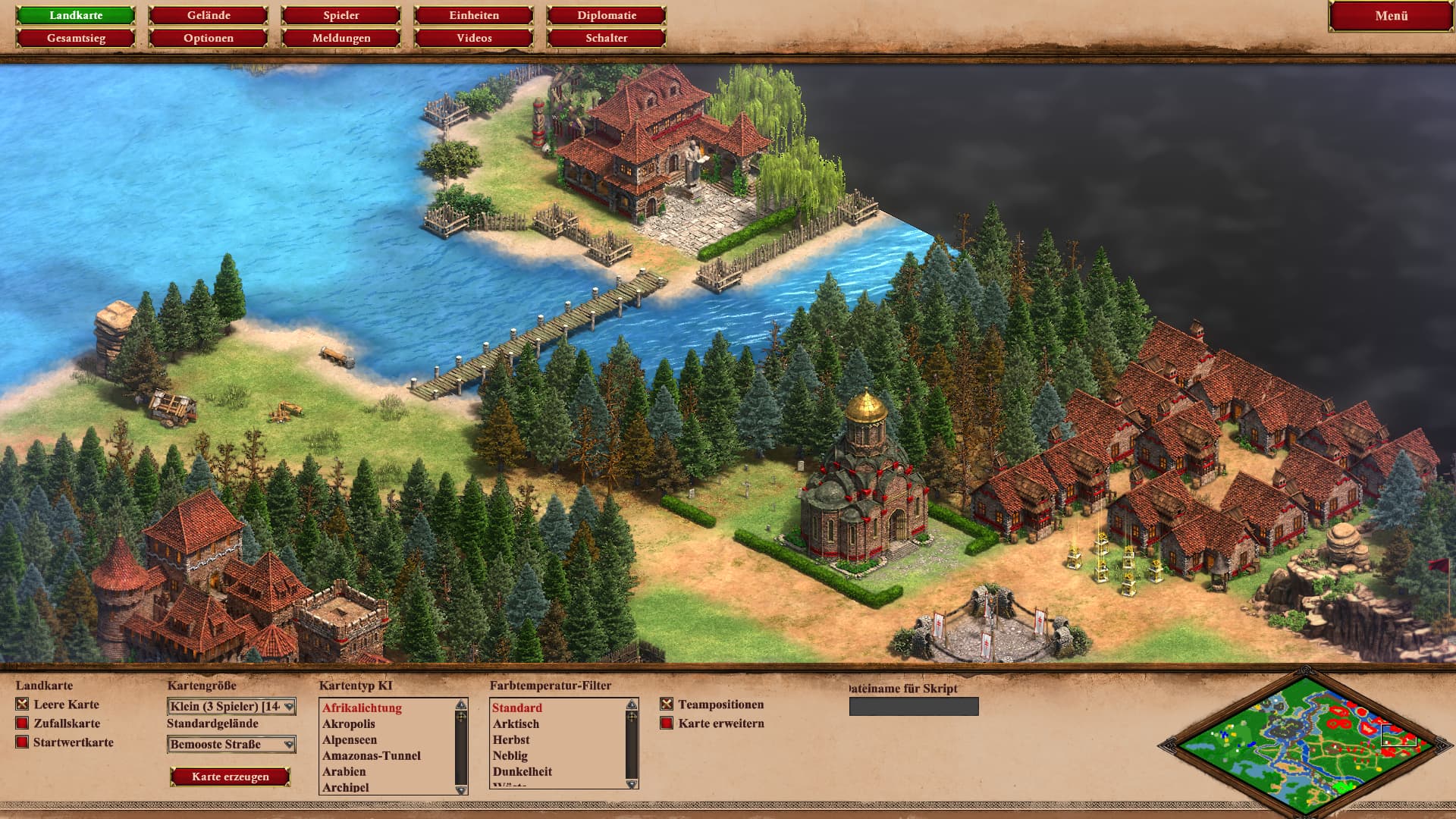Open the Spieler tab
The width and height of the screenshot is (1456, 819).
point(341,15)
